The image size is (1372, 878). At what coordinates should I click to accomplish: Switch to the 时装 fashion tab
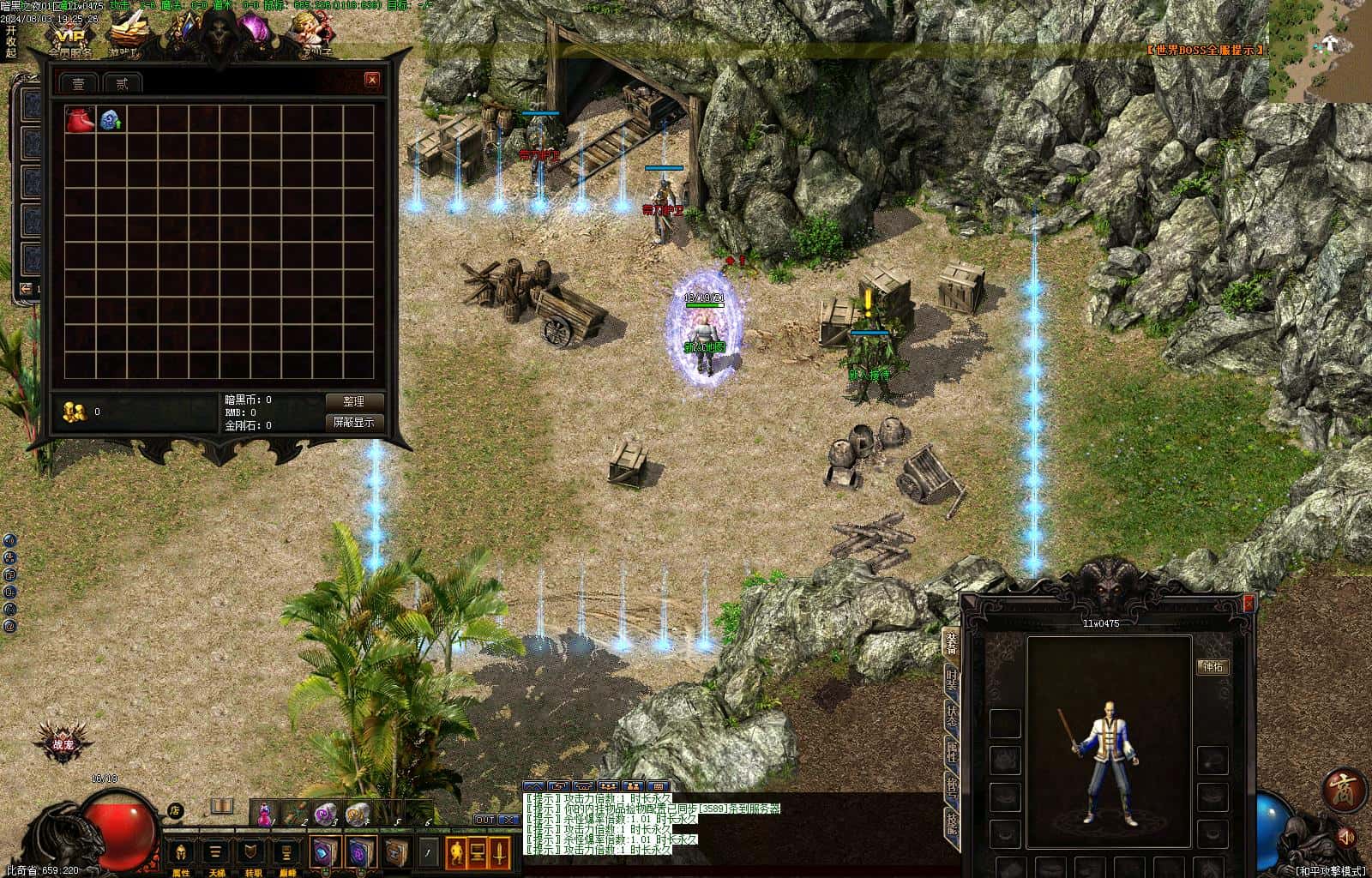click(951, 681)
